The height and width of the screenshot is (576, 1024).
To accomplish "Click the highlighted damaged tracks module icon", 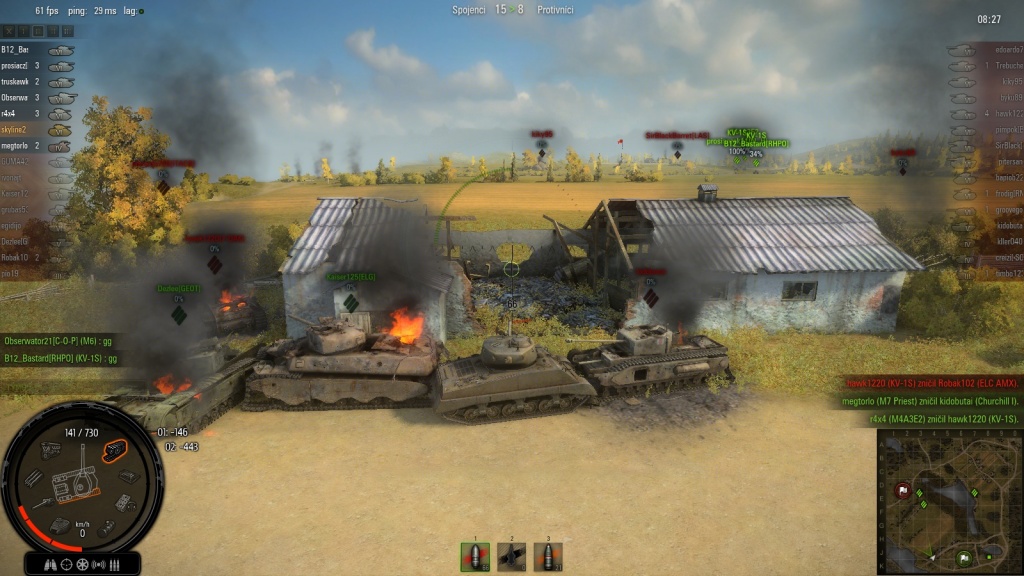I will [116, 449].
